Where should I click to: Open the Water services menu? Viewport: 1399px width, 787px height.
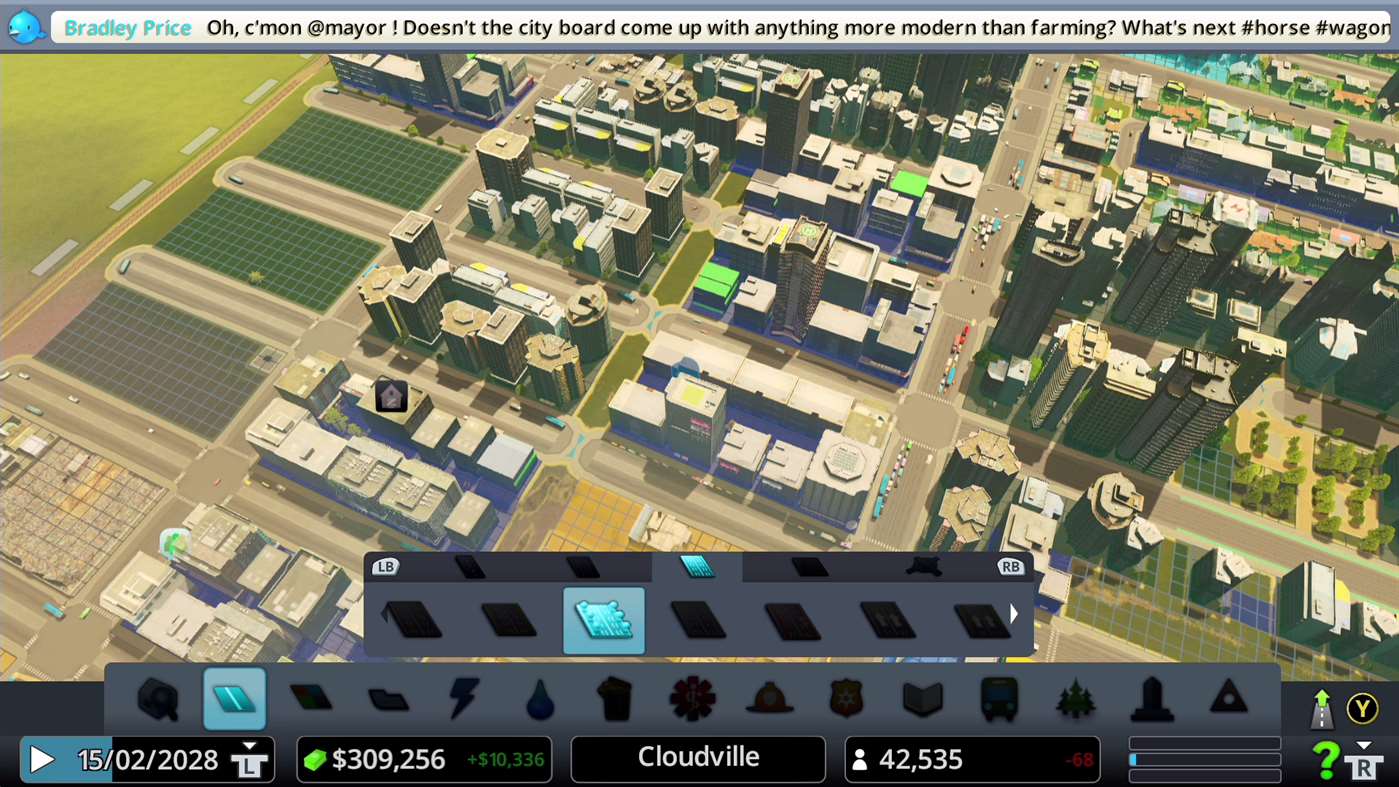540,700
